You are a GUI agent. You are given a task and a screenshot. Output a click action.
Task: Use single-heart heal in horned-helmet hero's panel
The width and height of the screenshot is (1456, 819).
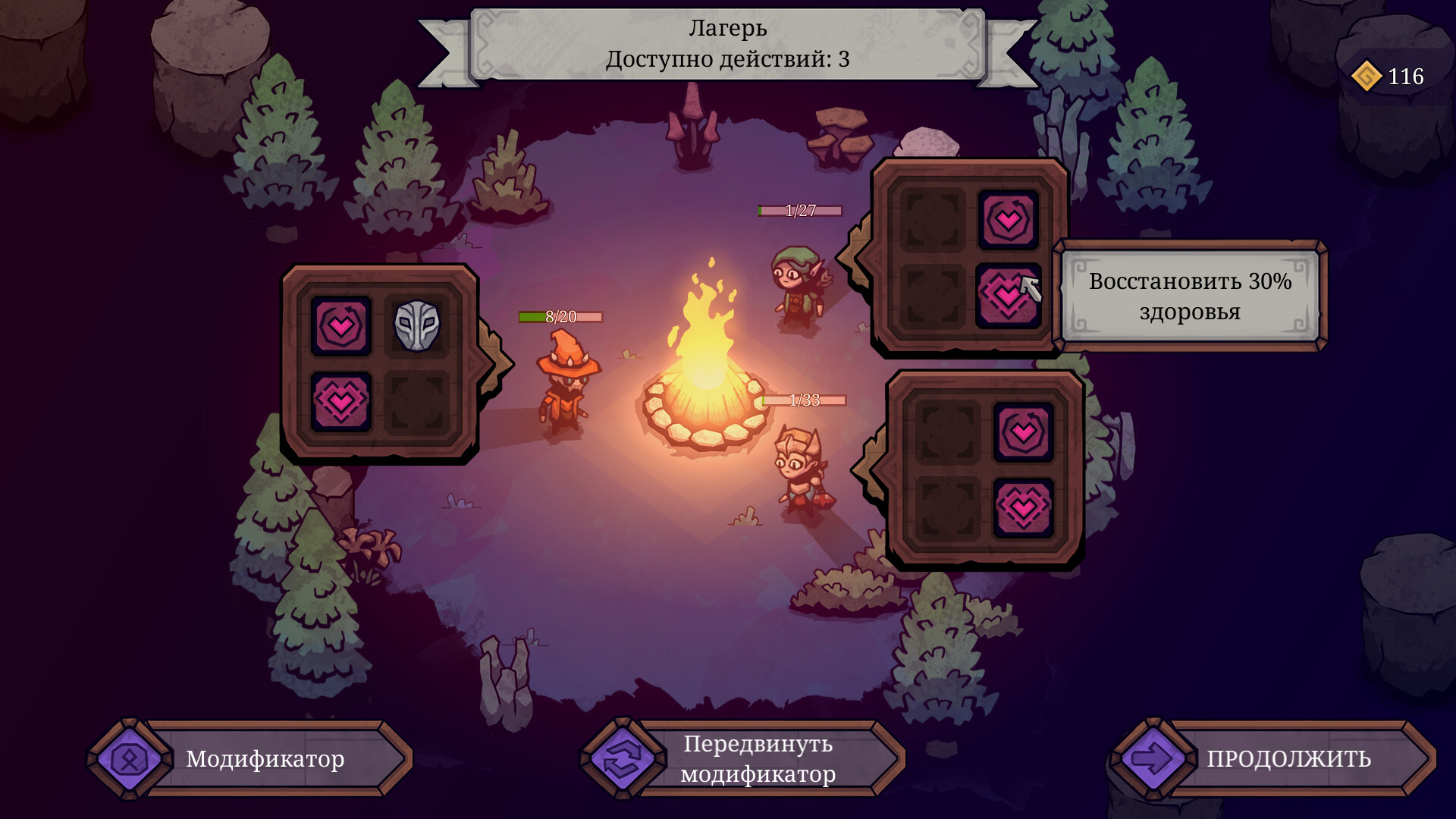tap(1023, 432)
